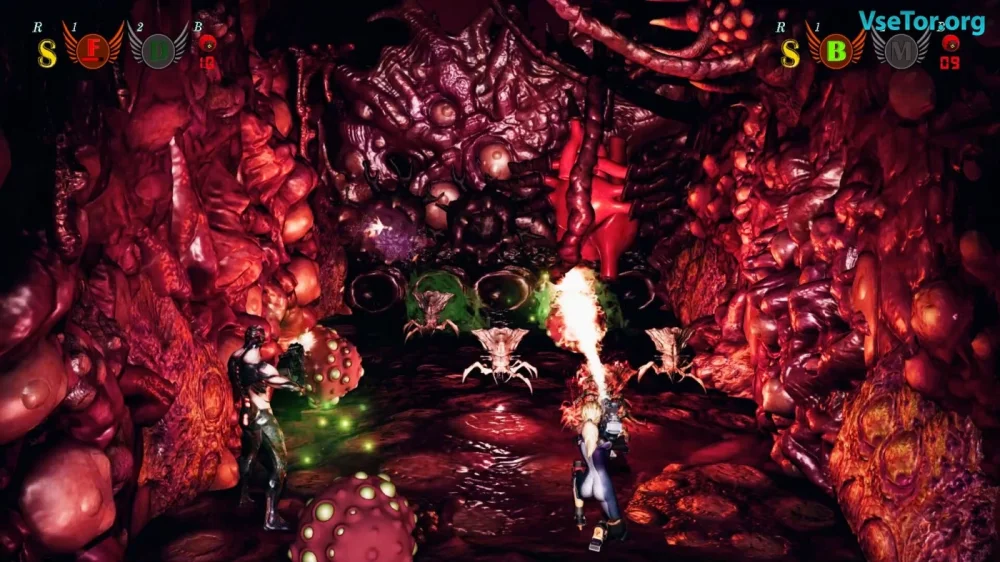This screenshot has width=1000, height=562.
Task: Switch to the grey winged D weapon
Action: [157, 48]
